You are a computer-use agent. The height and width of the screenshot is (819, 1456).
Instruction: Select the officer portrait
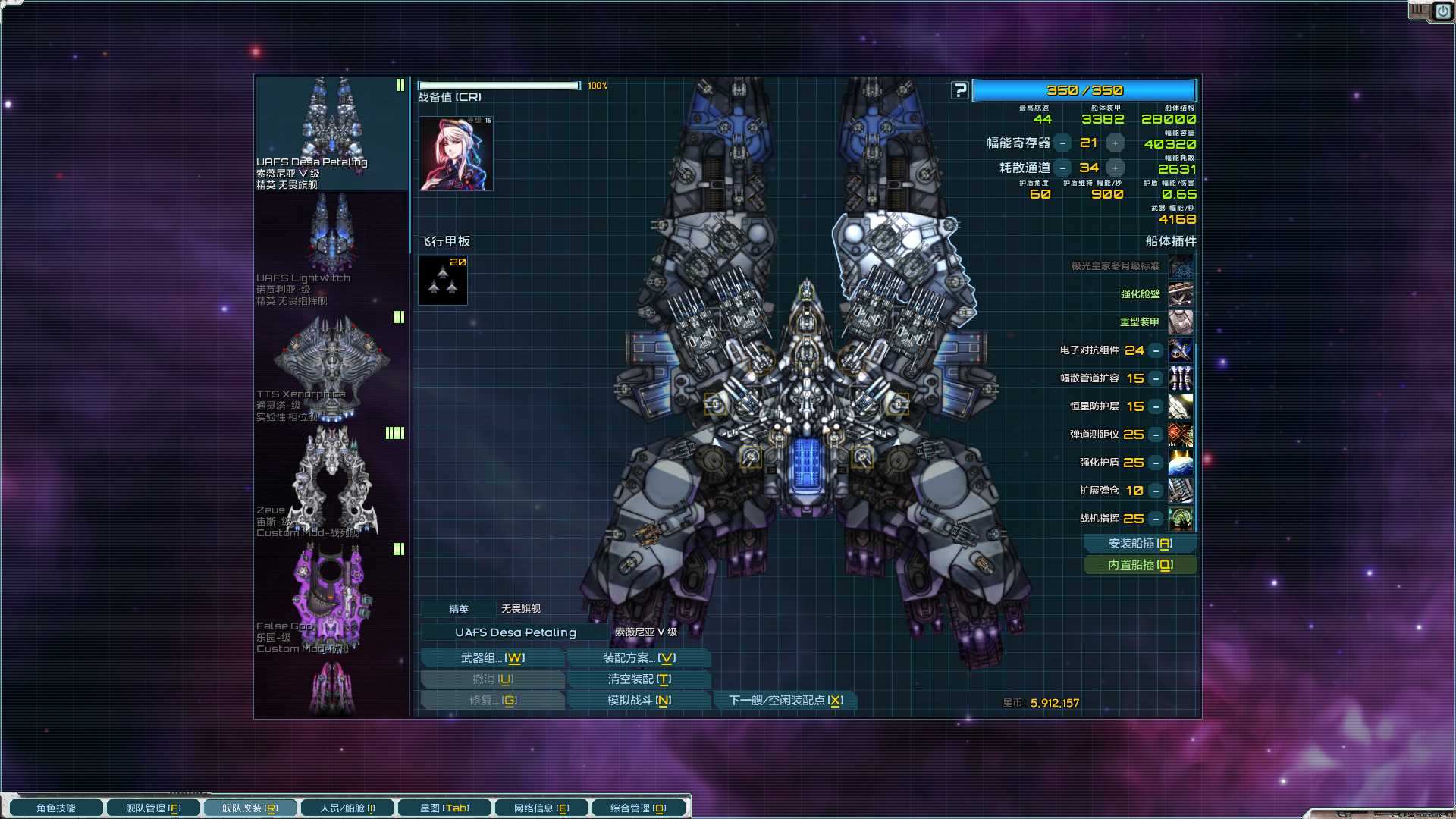coord(456,153)
